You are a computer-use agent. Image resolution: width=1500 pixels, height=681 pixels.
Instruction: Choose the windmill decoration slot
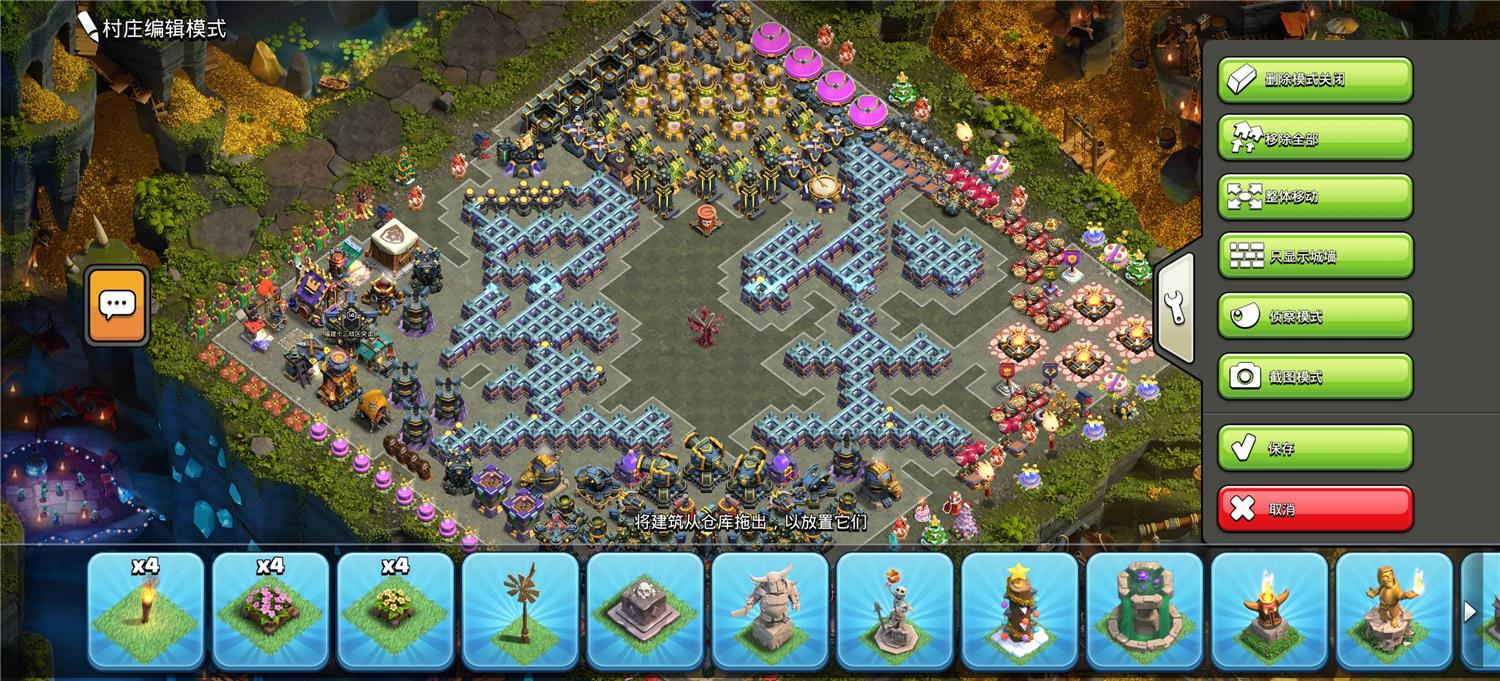click(x=521, y=610)
